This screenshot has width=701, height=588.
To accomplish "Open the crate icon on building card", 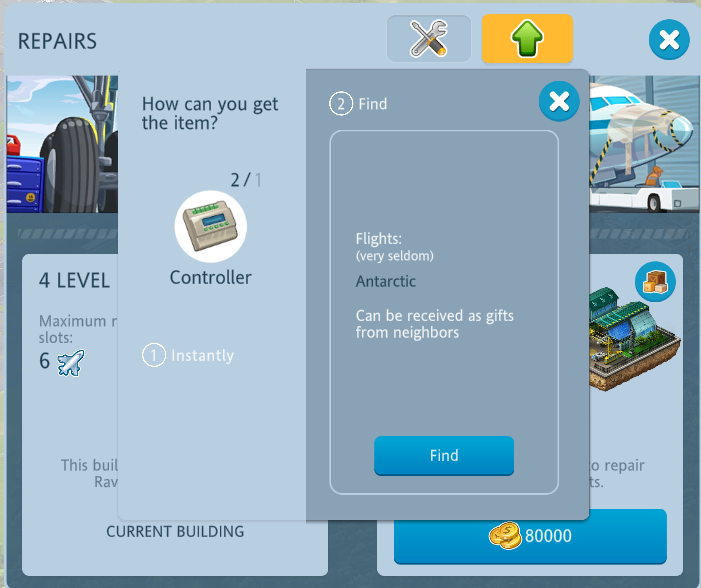I will click(656, 283).
